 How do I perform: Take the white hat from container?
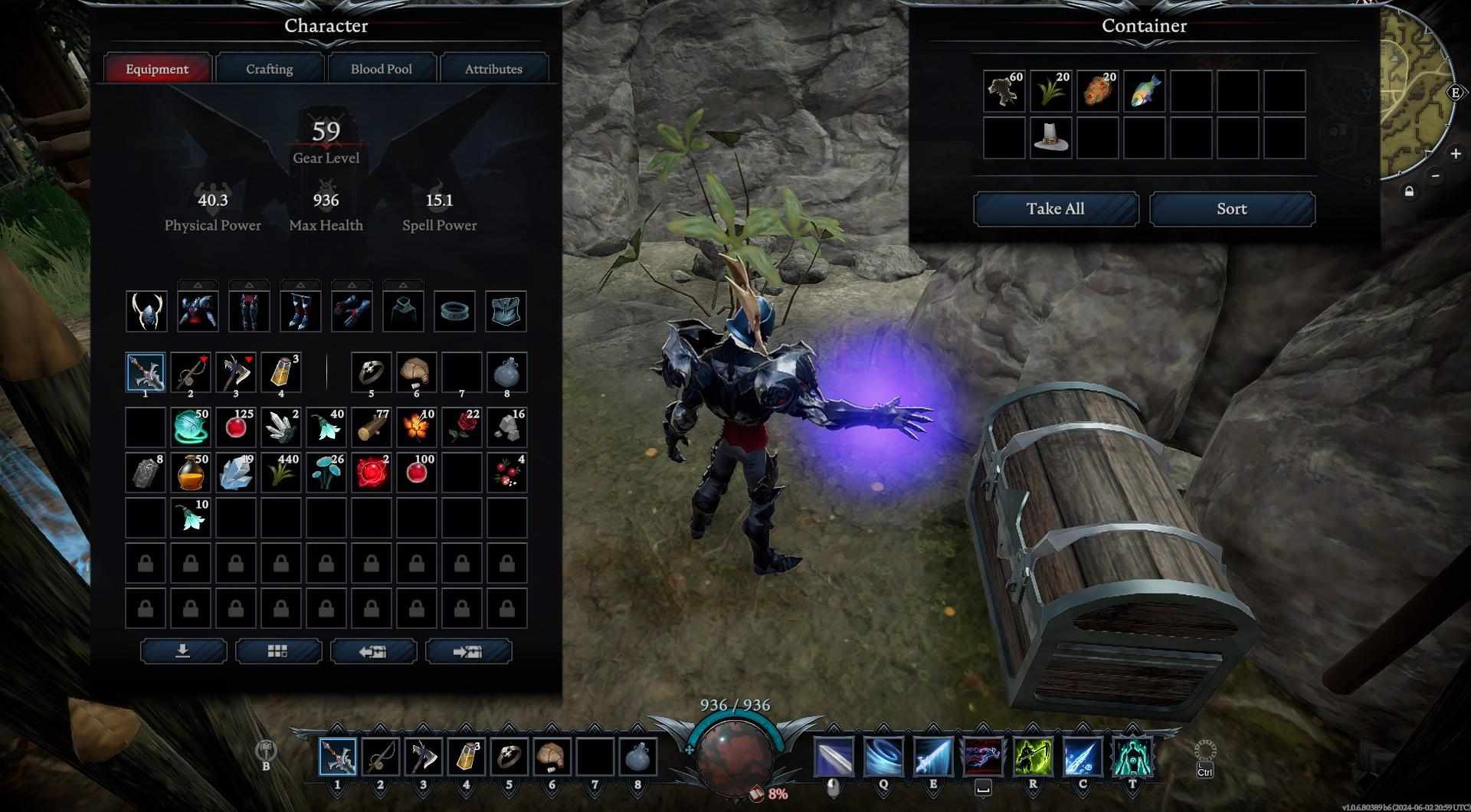[1050, 138]
